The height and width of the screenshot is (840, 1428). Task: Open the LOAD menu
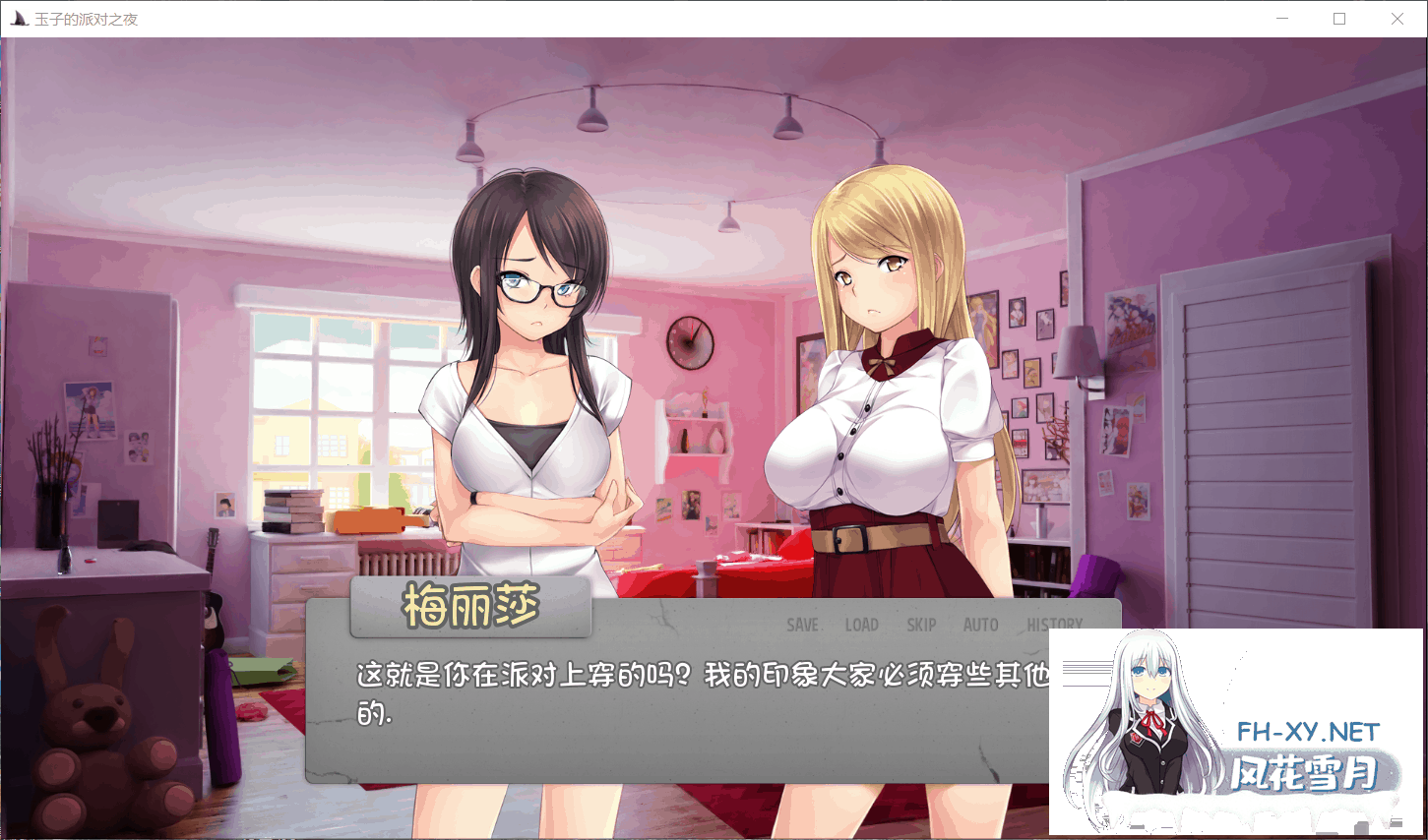861,625
